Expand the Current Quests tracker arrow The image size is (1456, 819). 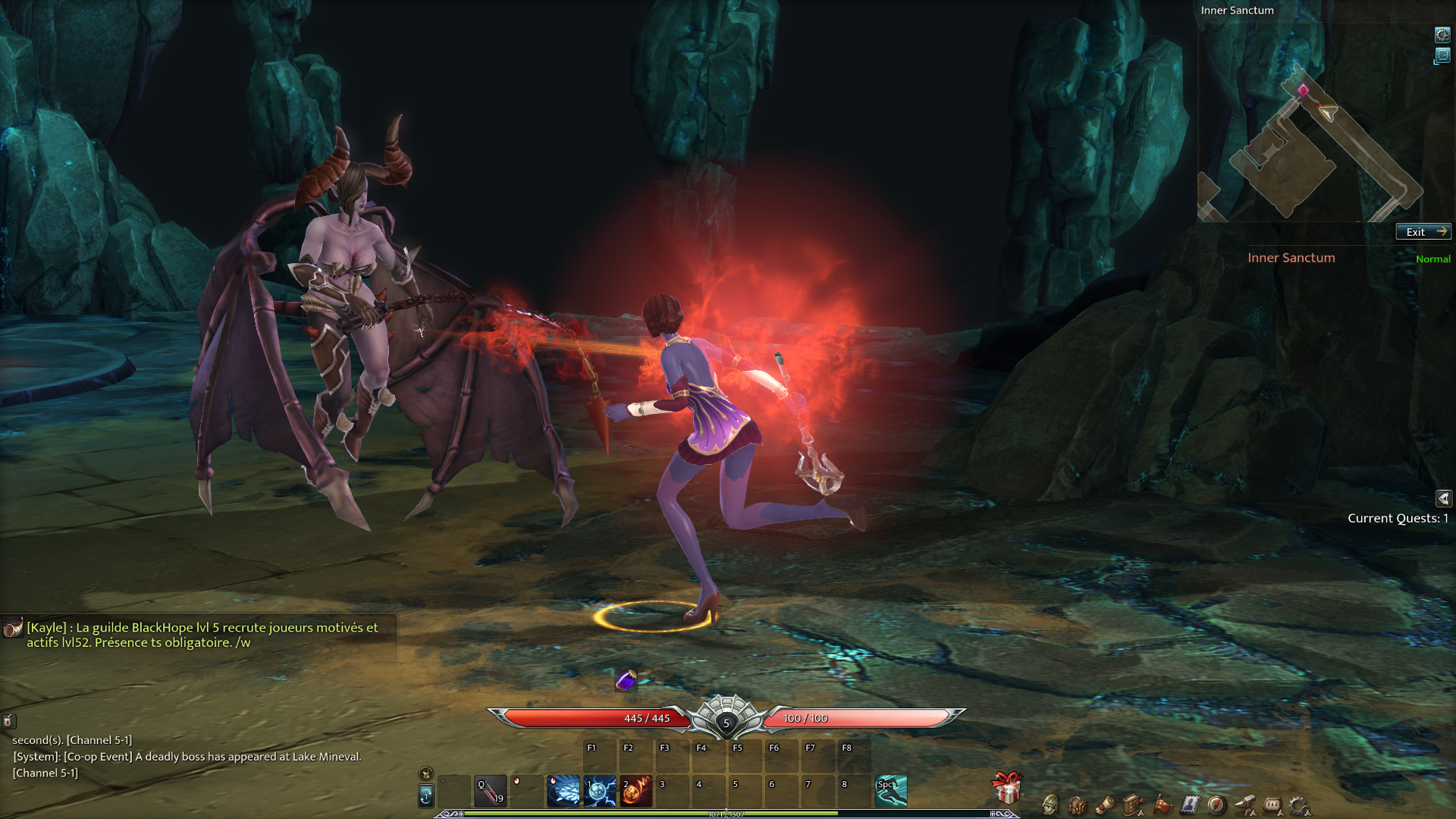pos(1443,498)
